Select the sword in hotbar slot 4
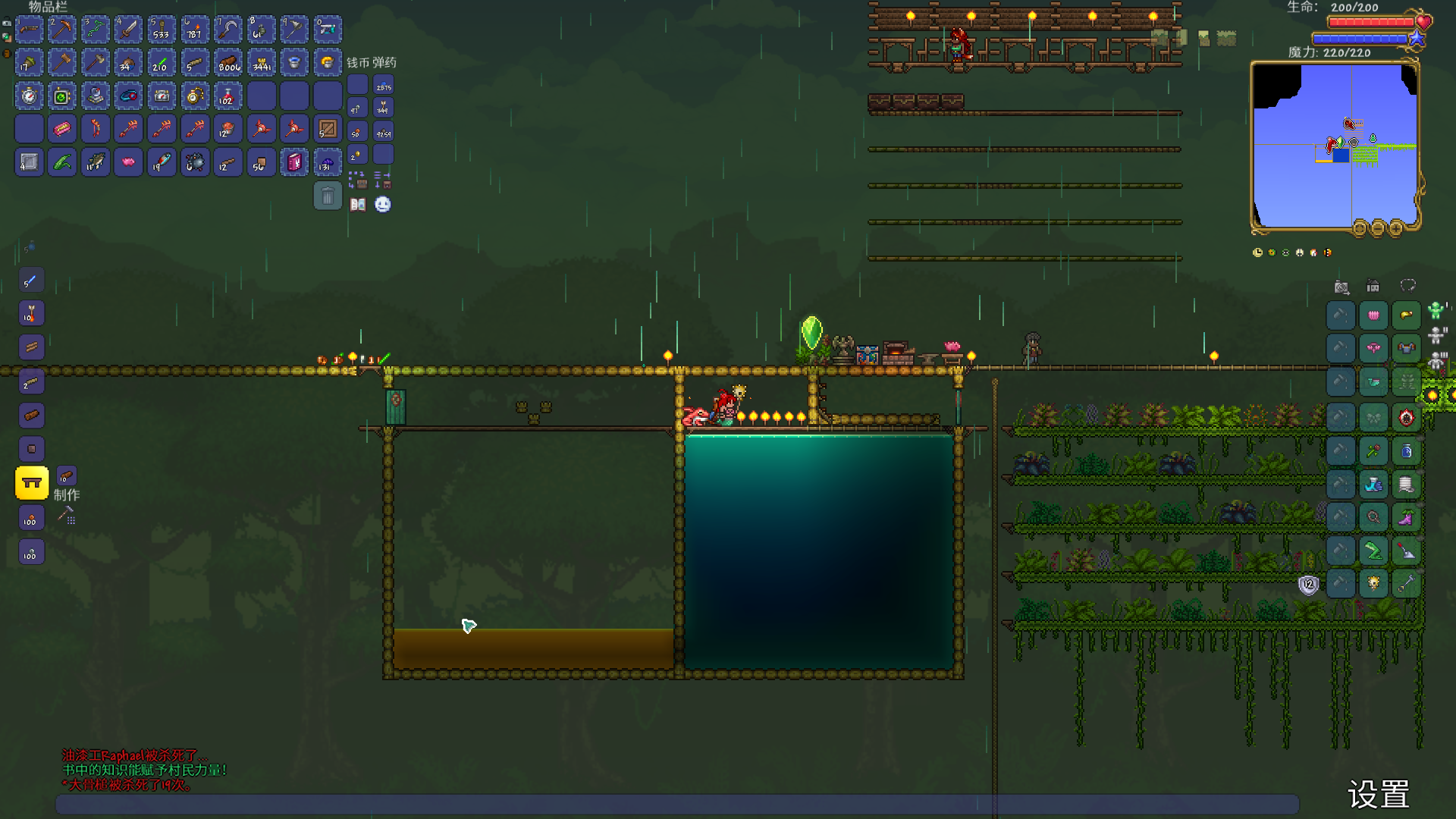Image resolution: width=1456 pixels, height=819 pixels. point(128,30)
